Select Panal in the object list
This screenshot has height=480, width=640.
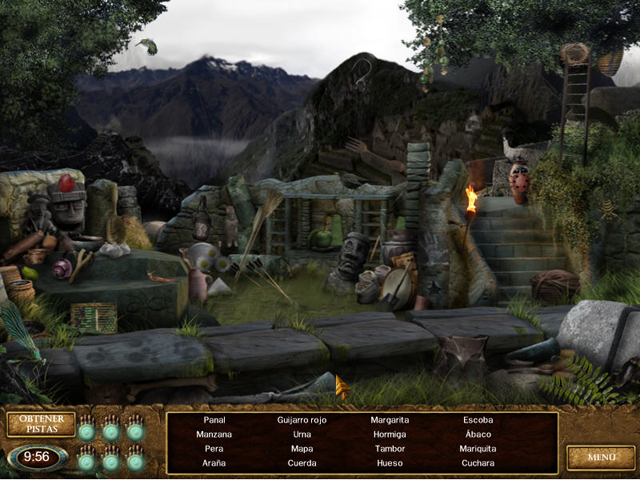click(214, 420)
